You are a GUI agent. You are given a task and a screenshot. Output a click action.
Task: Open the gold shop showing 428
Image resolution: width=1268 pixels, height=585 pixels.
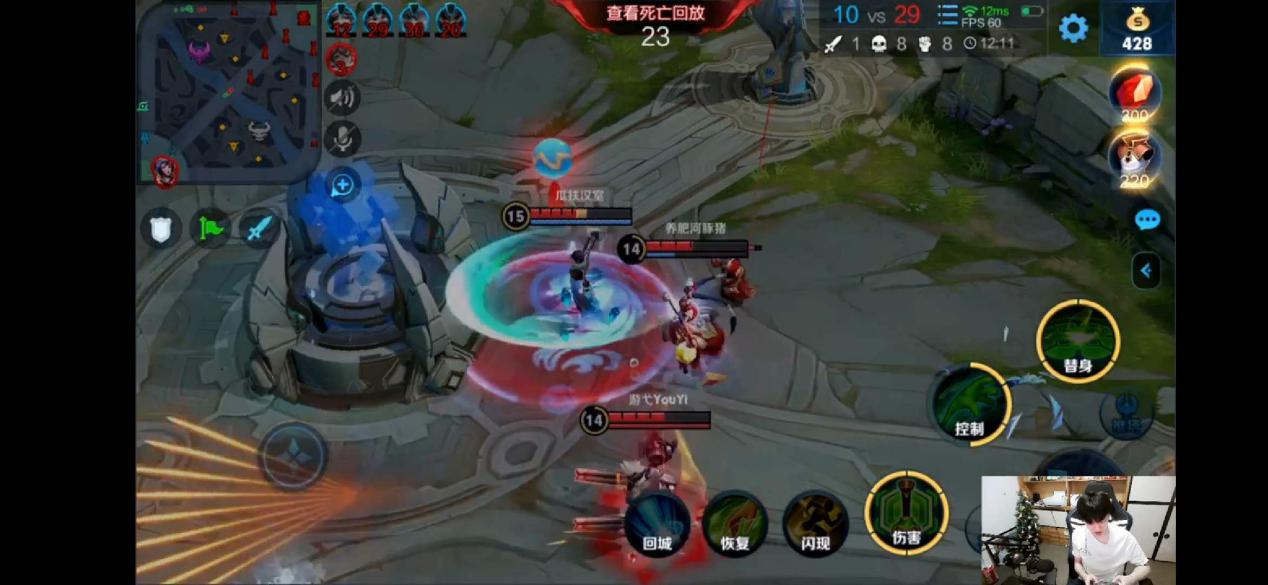[1137, 29]
